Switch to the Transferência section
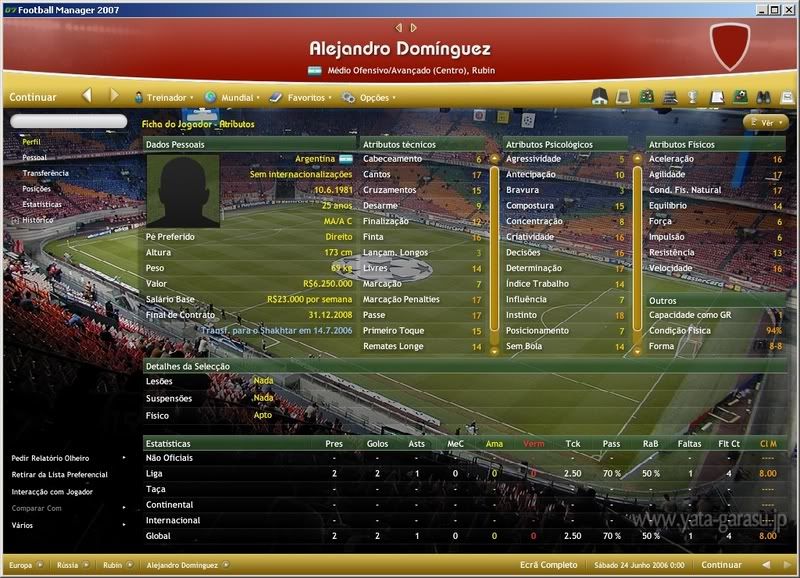This screenshot has width=800, height=578. (45, 173)
